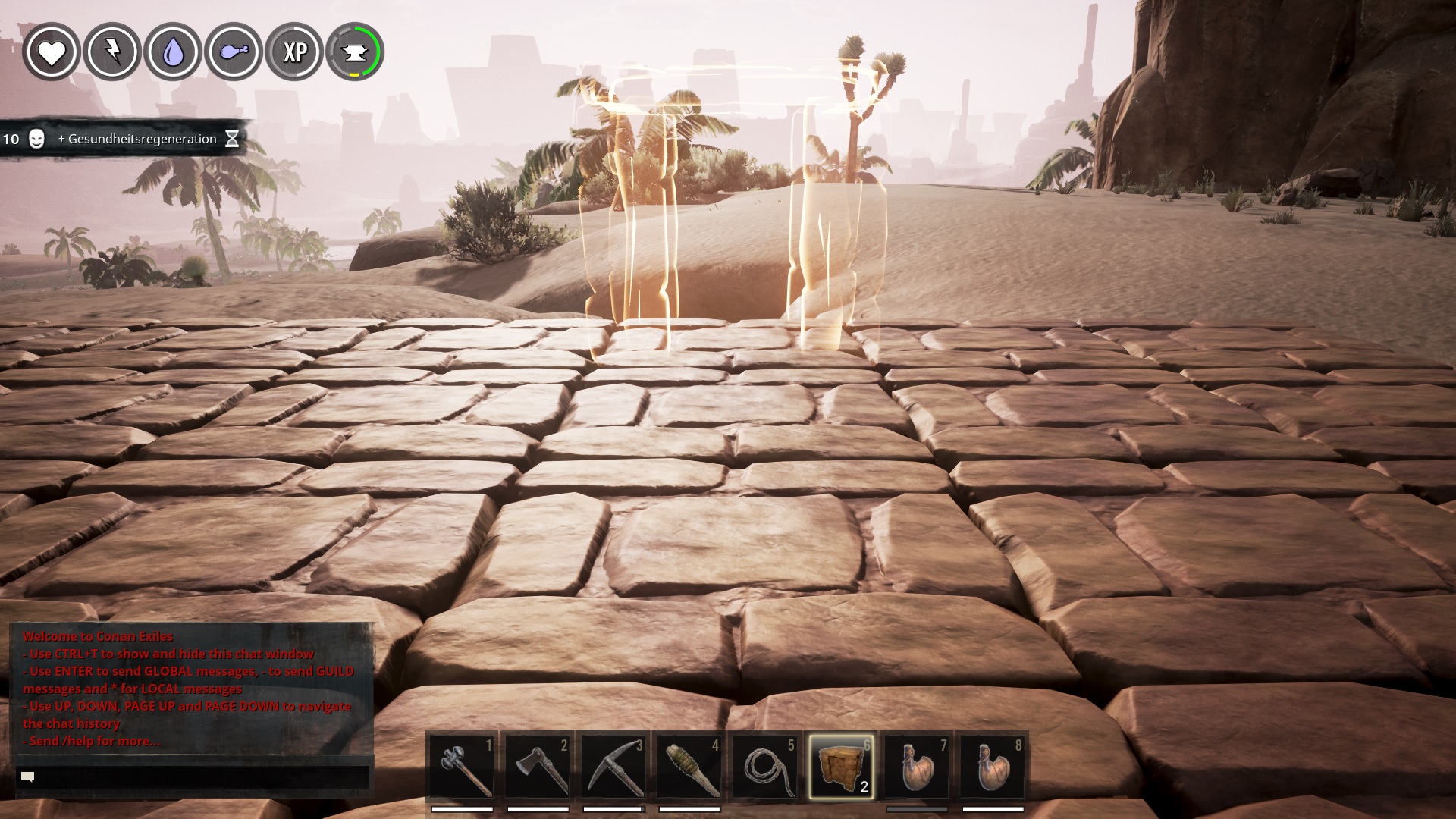
Task: Select the wrapped wooden club slot
Action: [689, 767]
